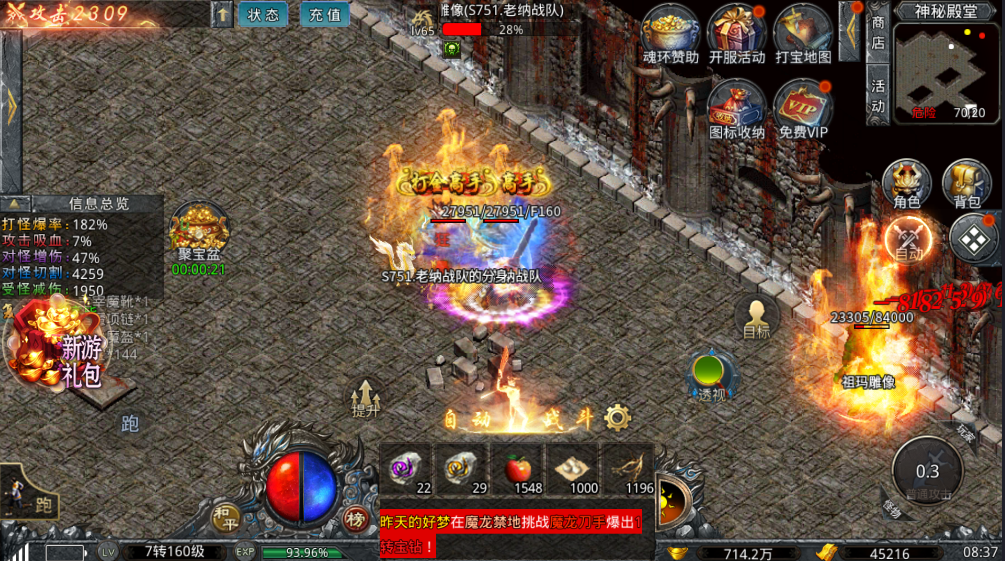Image resolution: width=1005 pixels, height=561 pixels.
Task: Activate the green 透视 see-through orb
Action: click(711, 375)
